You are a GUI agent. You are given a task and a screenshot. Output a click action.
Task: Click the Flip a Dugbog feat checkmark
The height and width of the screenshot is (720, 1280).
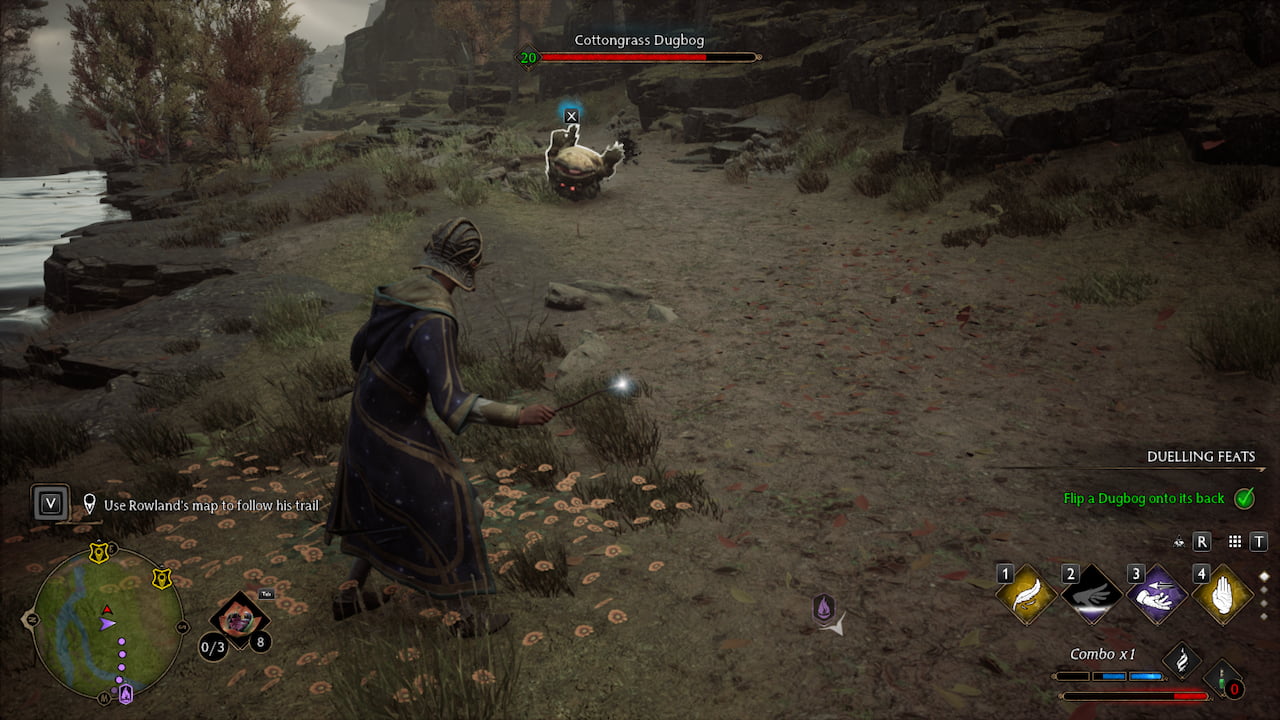(x=1244, y=498)
